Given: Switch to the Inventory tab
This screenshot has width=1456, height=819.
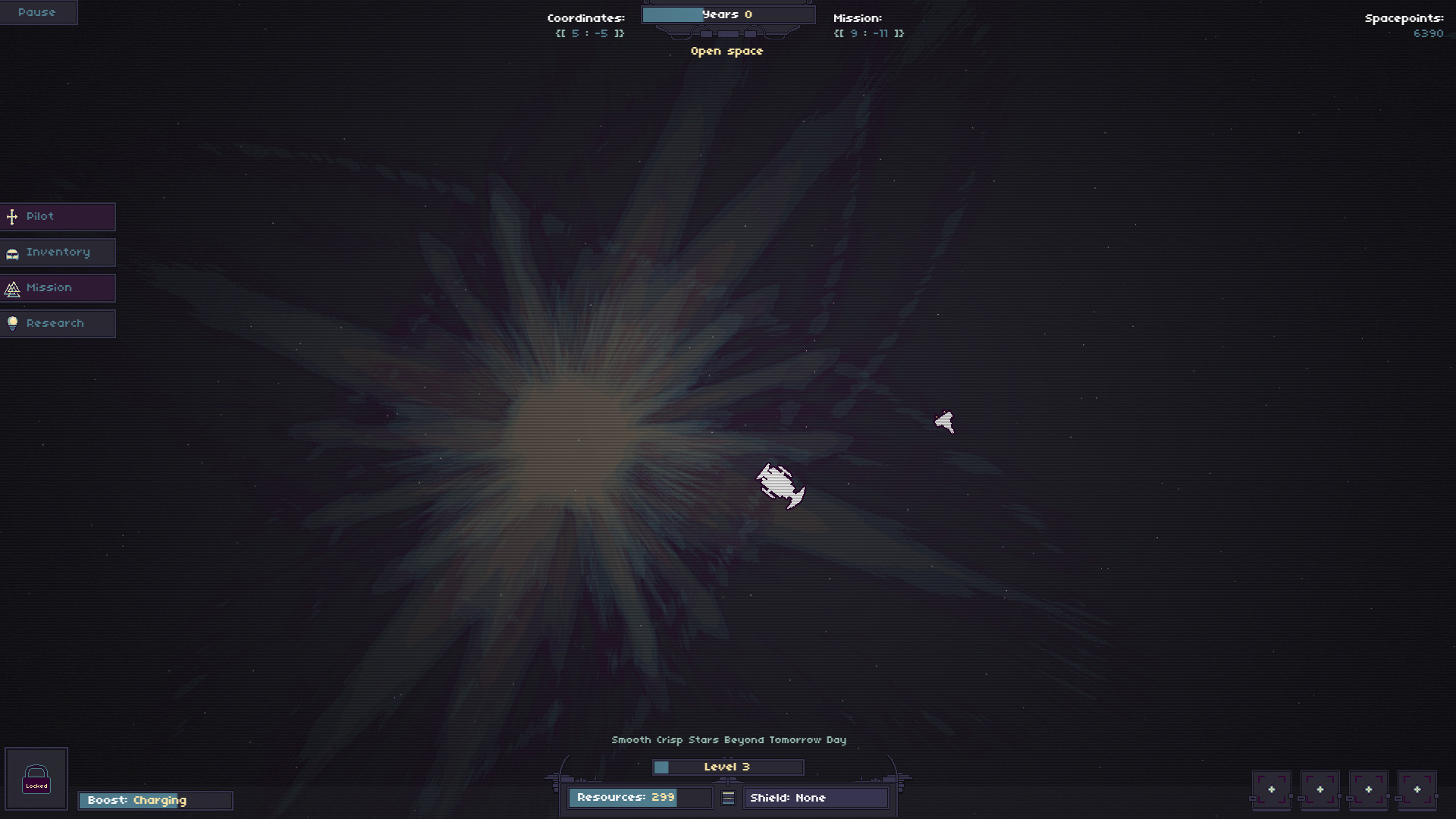Looking at the screenshot, I should click(57, 253).
